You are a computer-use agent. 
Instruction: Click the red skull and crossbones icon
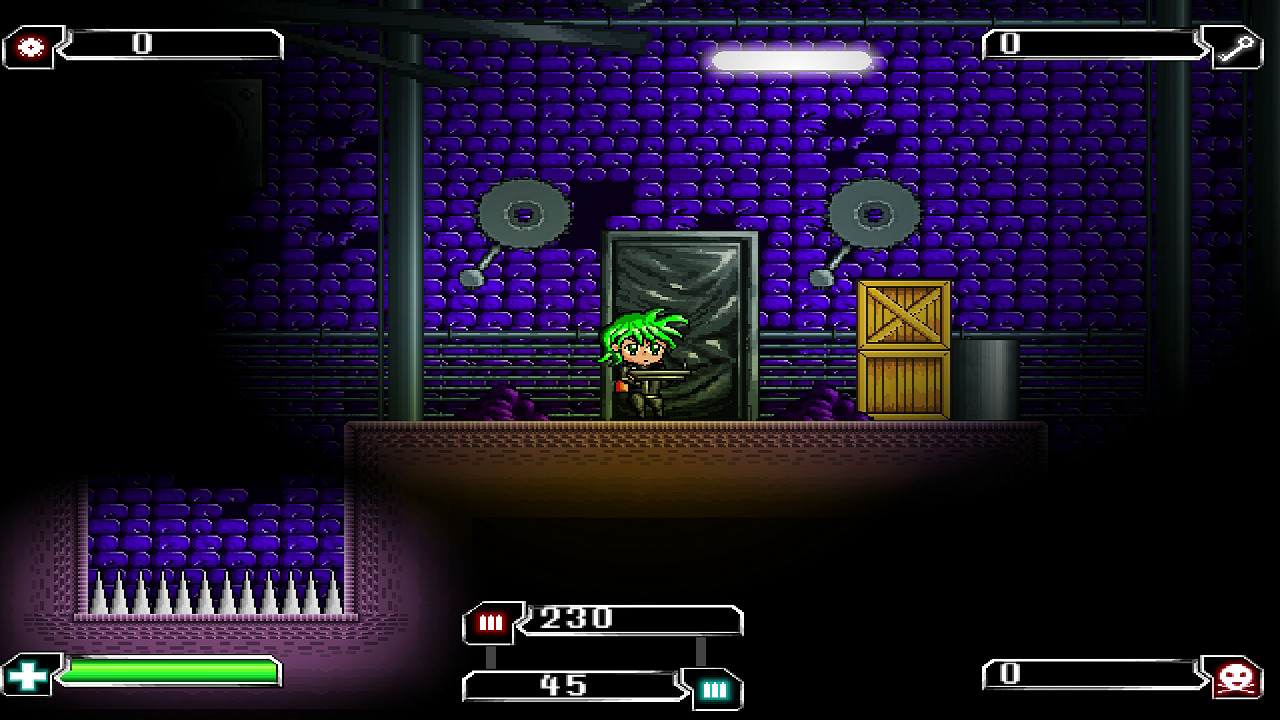[x=1237, y=679]
